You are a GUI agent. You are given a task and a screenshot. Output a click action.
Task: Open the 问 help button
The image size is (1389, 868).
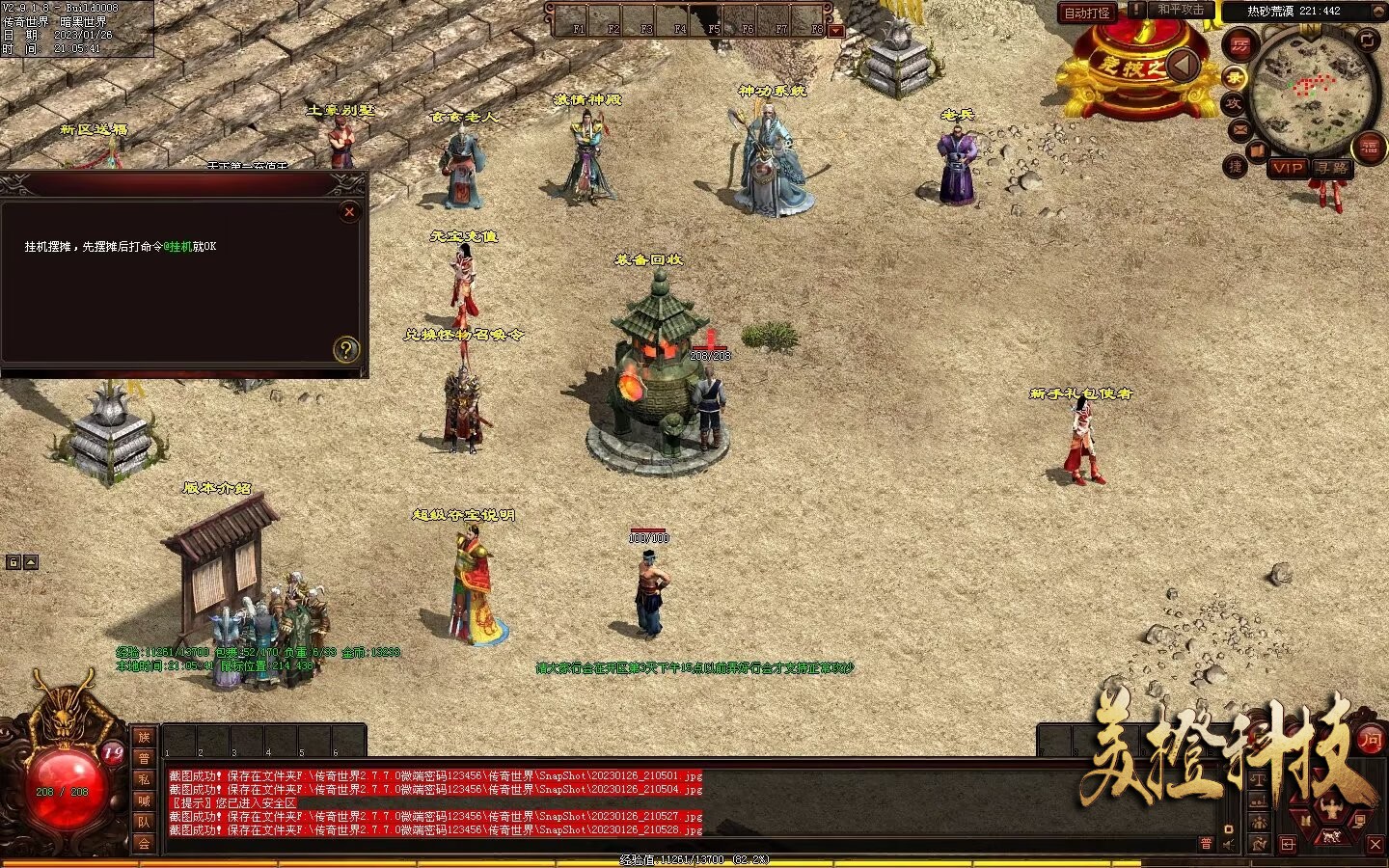point(1370,739)
